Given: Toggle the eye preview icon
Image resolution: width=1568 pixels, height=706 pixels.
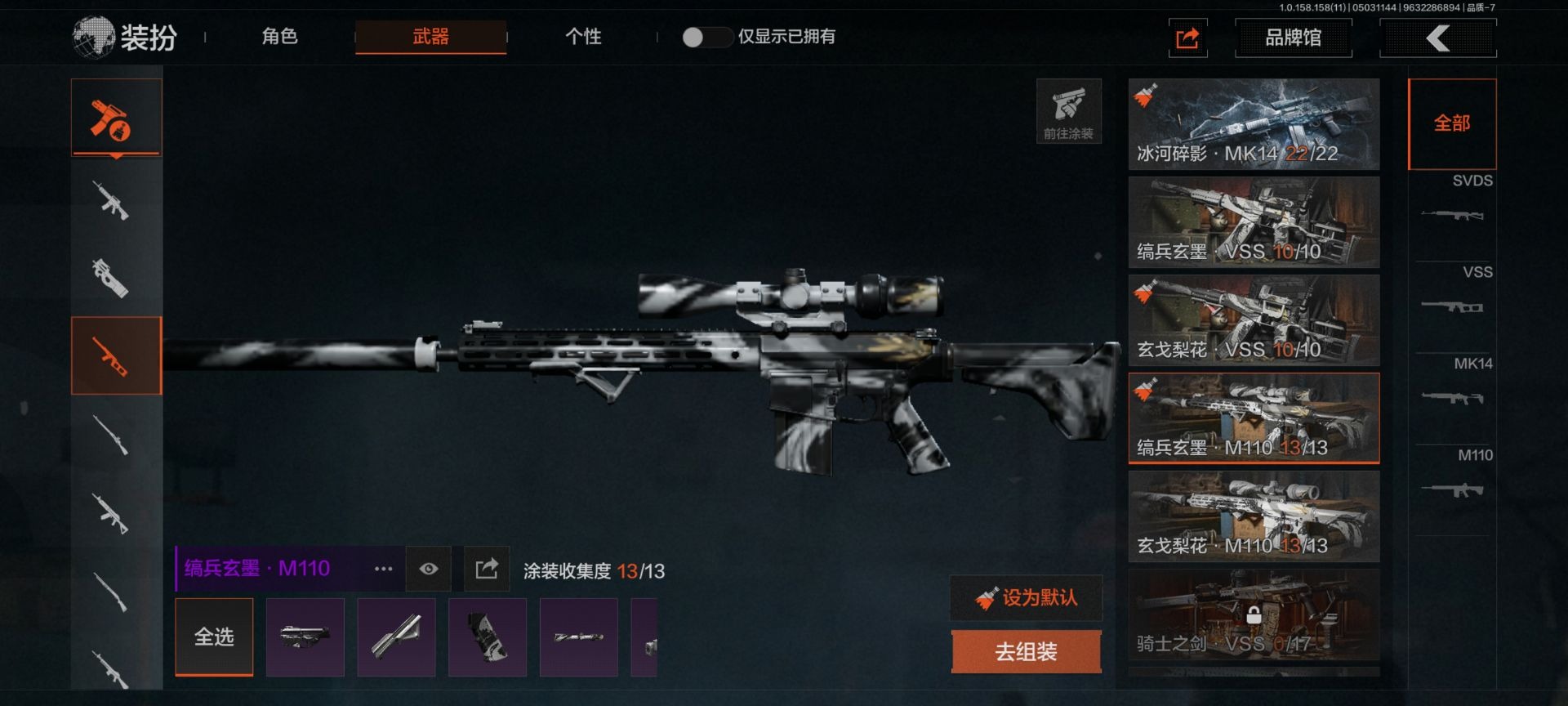Looking at the screenshot, I should pyautogui.click(x=429, y=569).
